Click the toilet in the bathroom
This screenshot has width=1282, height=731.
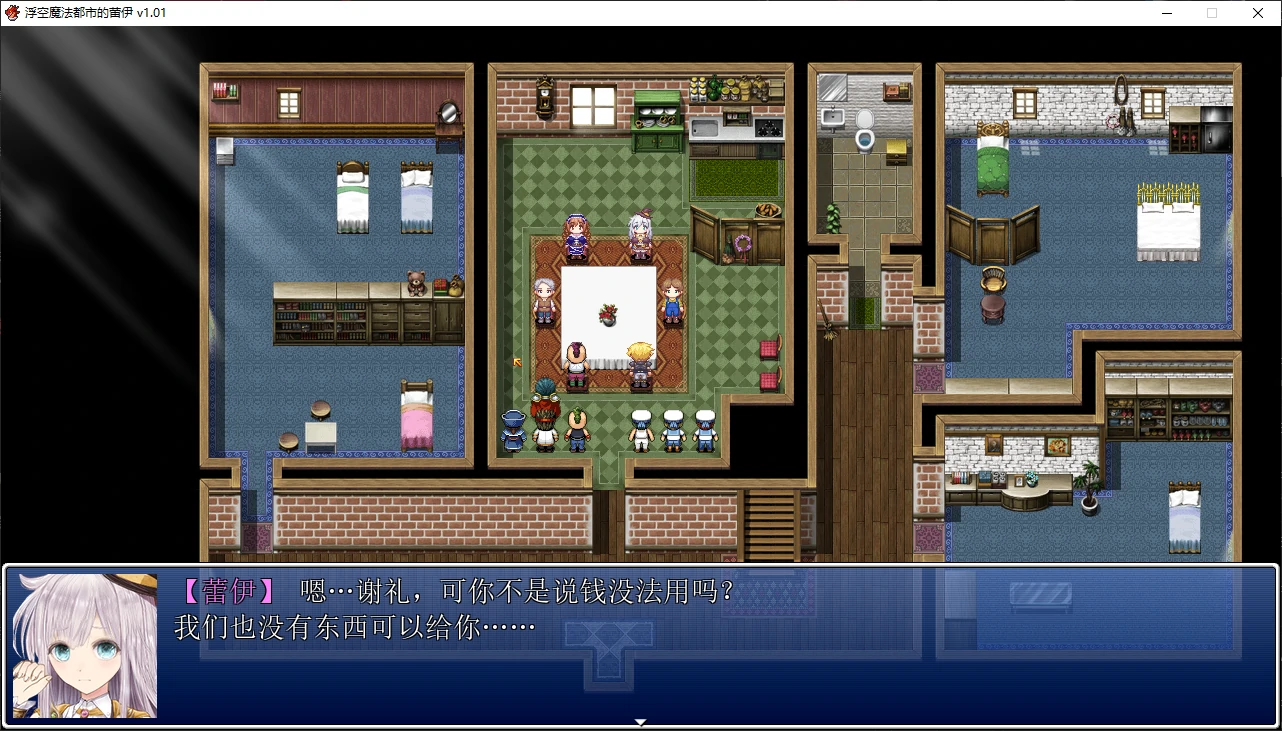coord(866,132)
